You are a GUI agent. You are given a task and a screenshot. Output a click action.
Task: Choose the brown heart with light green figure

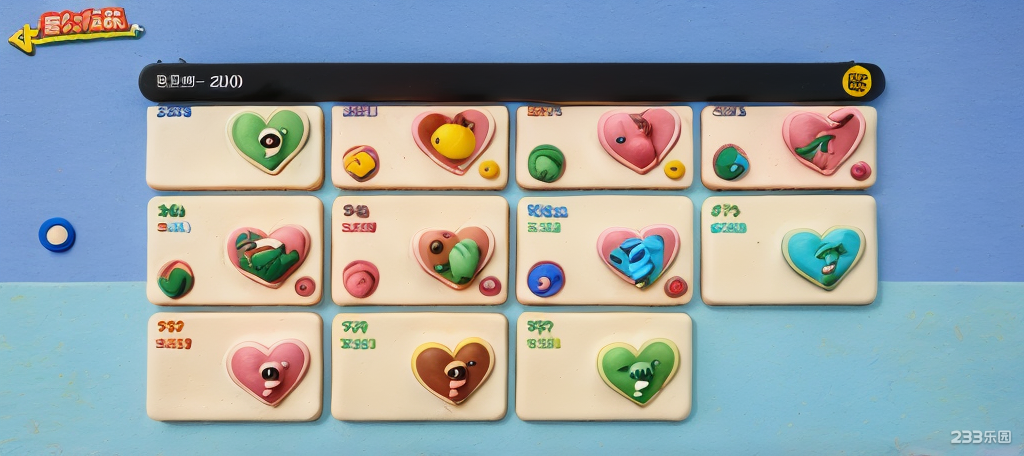[420, 250]
